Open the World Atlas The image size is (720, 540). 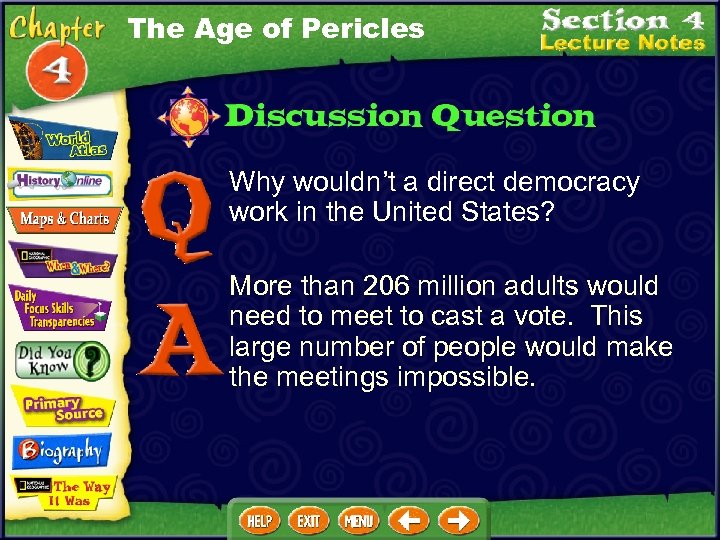point(62,137)
